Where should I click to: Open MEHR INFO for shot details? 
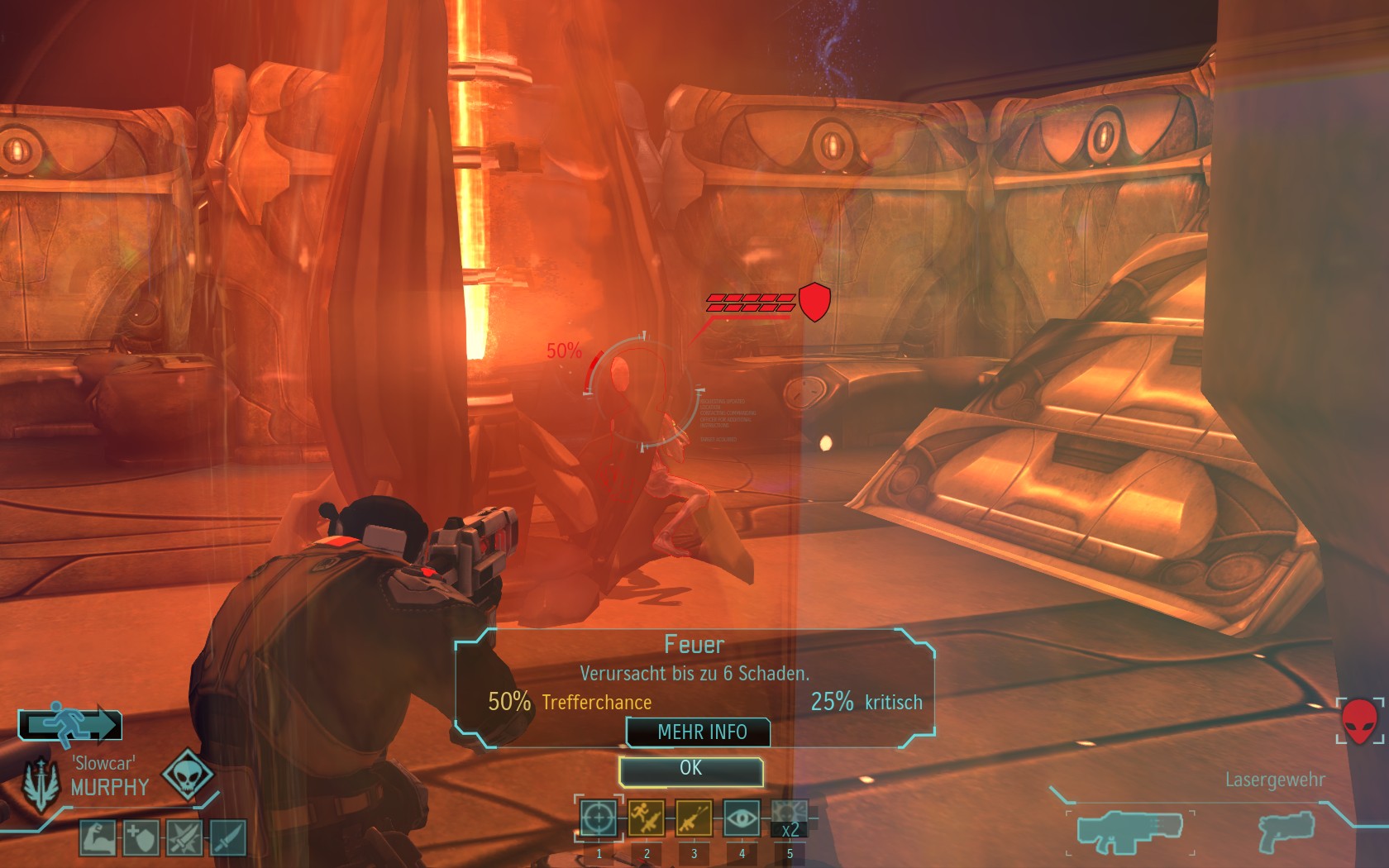[x=700, y=732]
